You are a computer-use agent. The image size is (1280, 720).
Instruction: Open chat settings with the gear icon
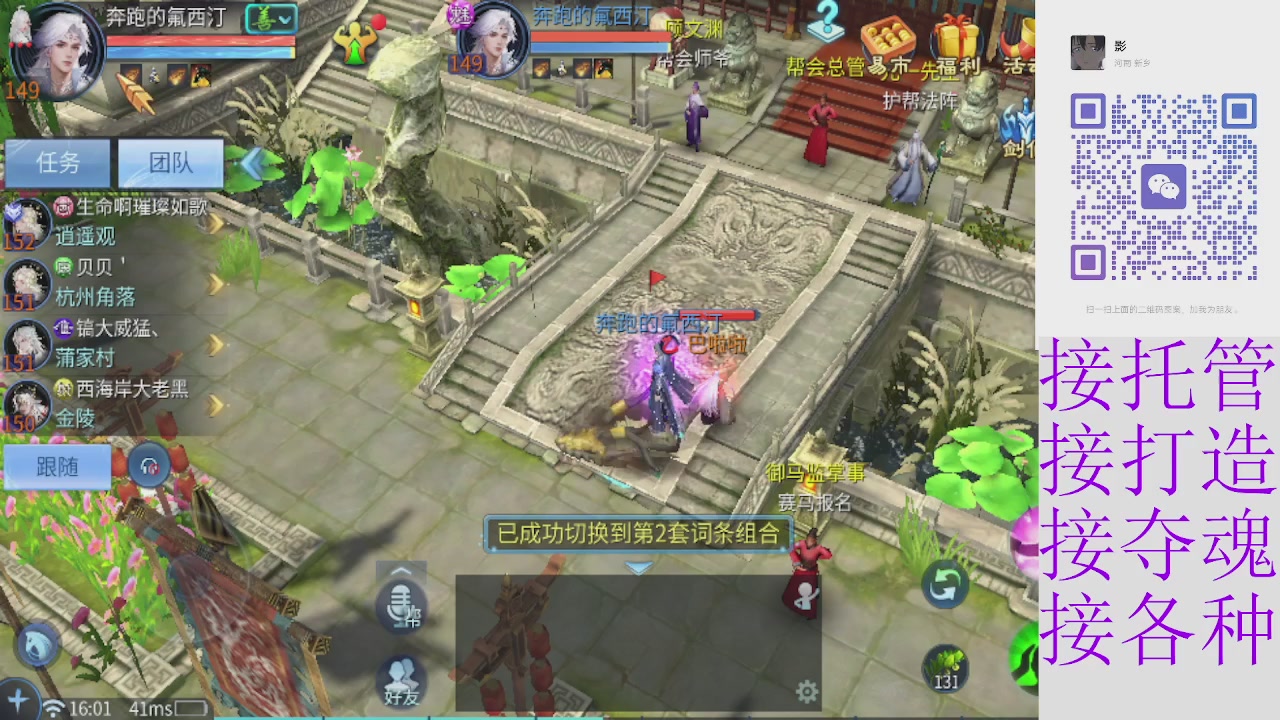point(806,689)
